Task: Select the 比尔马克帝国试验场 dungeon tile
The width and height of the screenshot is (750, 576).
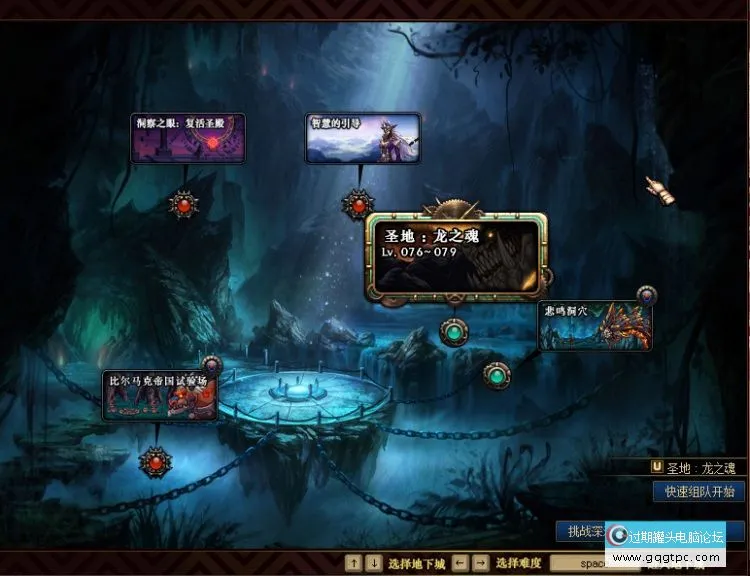Action: tap(160, 395)
